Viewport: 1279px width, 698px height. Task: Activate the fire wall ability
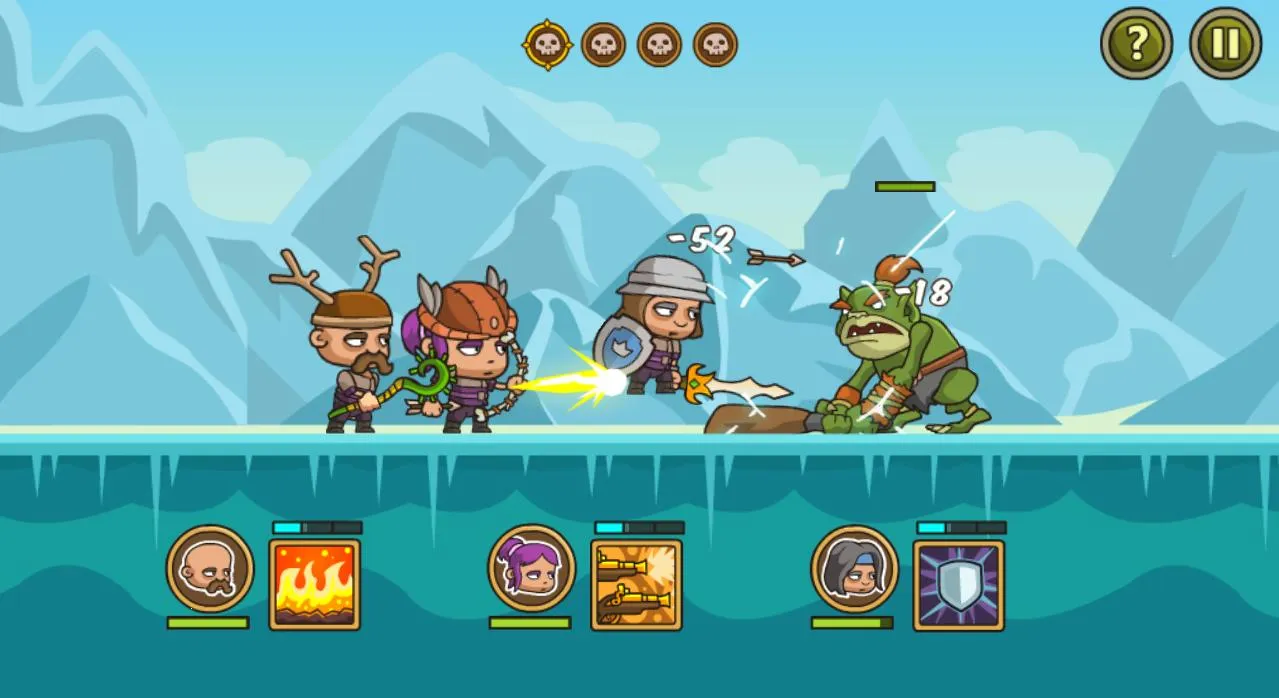point(314,585)
